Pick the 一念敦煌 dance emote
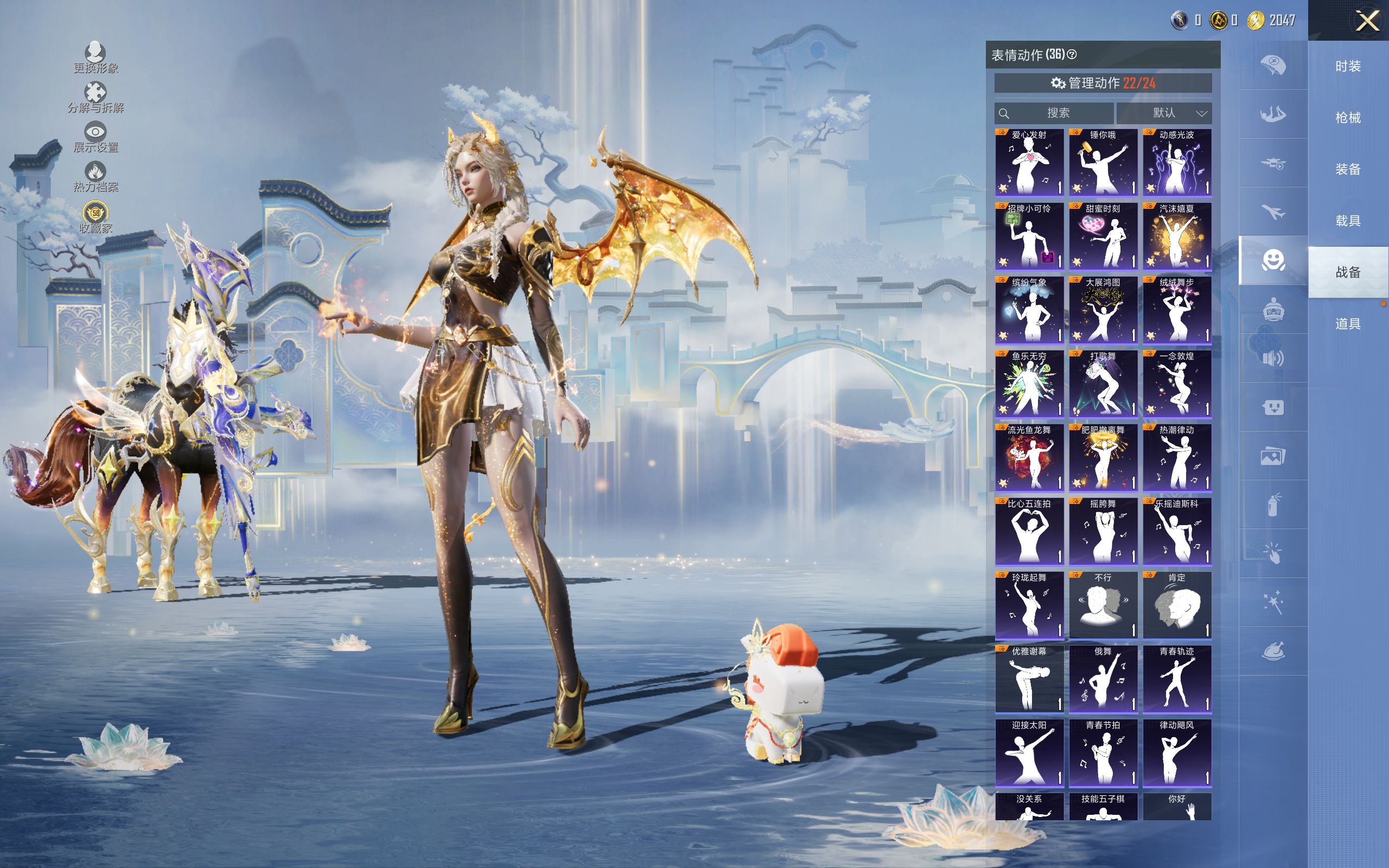Viewport: 1389px width, 868px height. [1177, 384]
